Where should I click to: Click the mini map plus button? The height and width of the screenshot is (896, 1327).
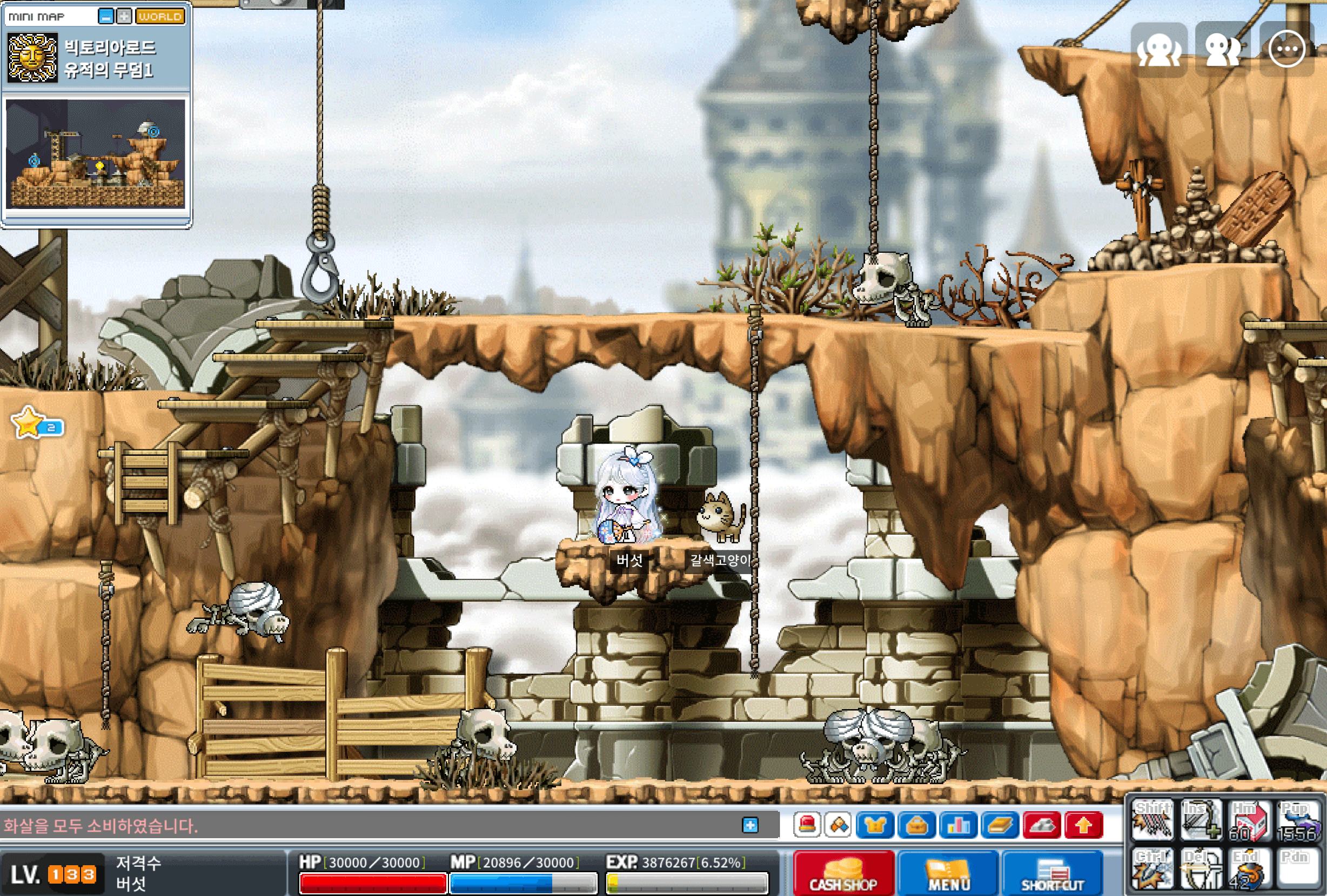coord(123,17)
